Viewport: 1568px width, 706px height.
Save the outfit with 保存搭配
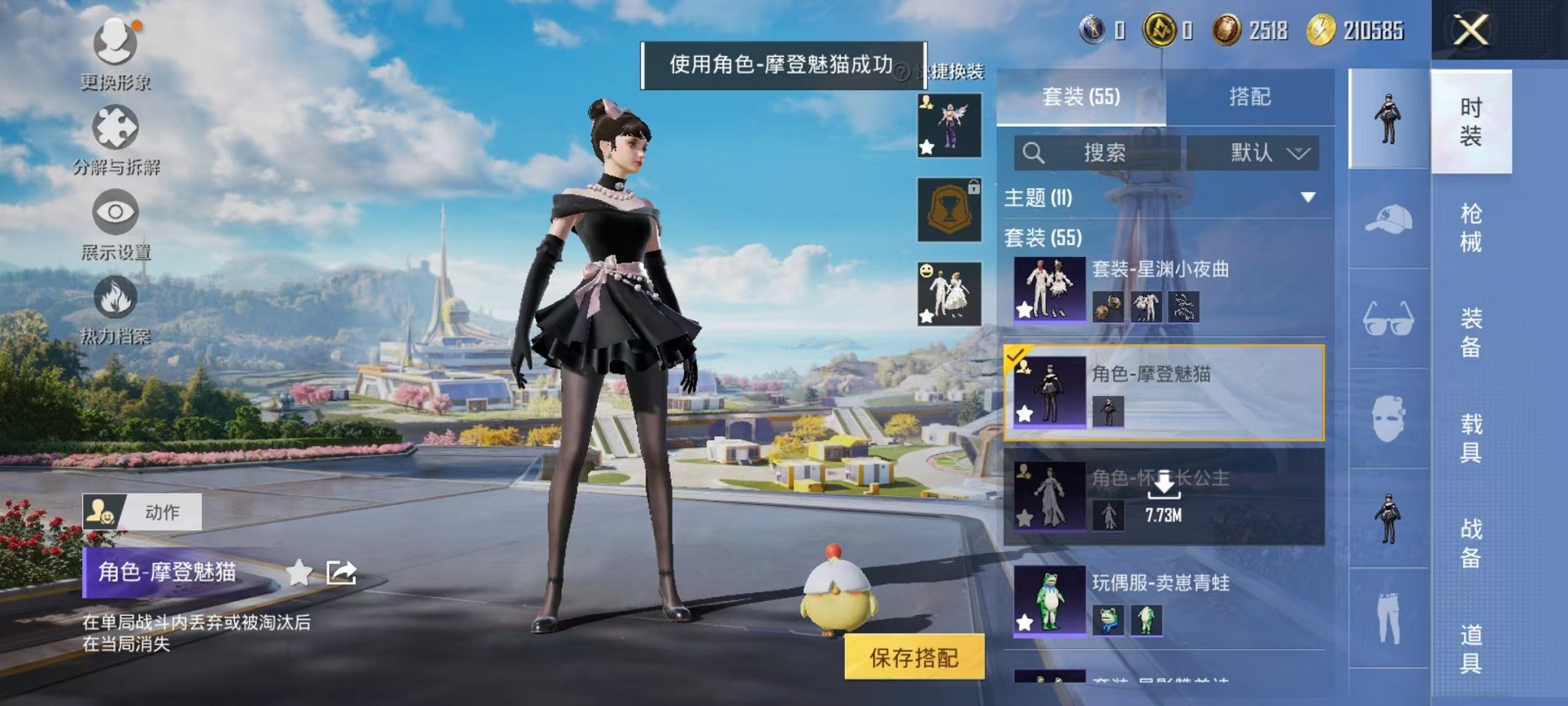click(x=914, y=658)
